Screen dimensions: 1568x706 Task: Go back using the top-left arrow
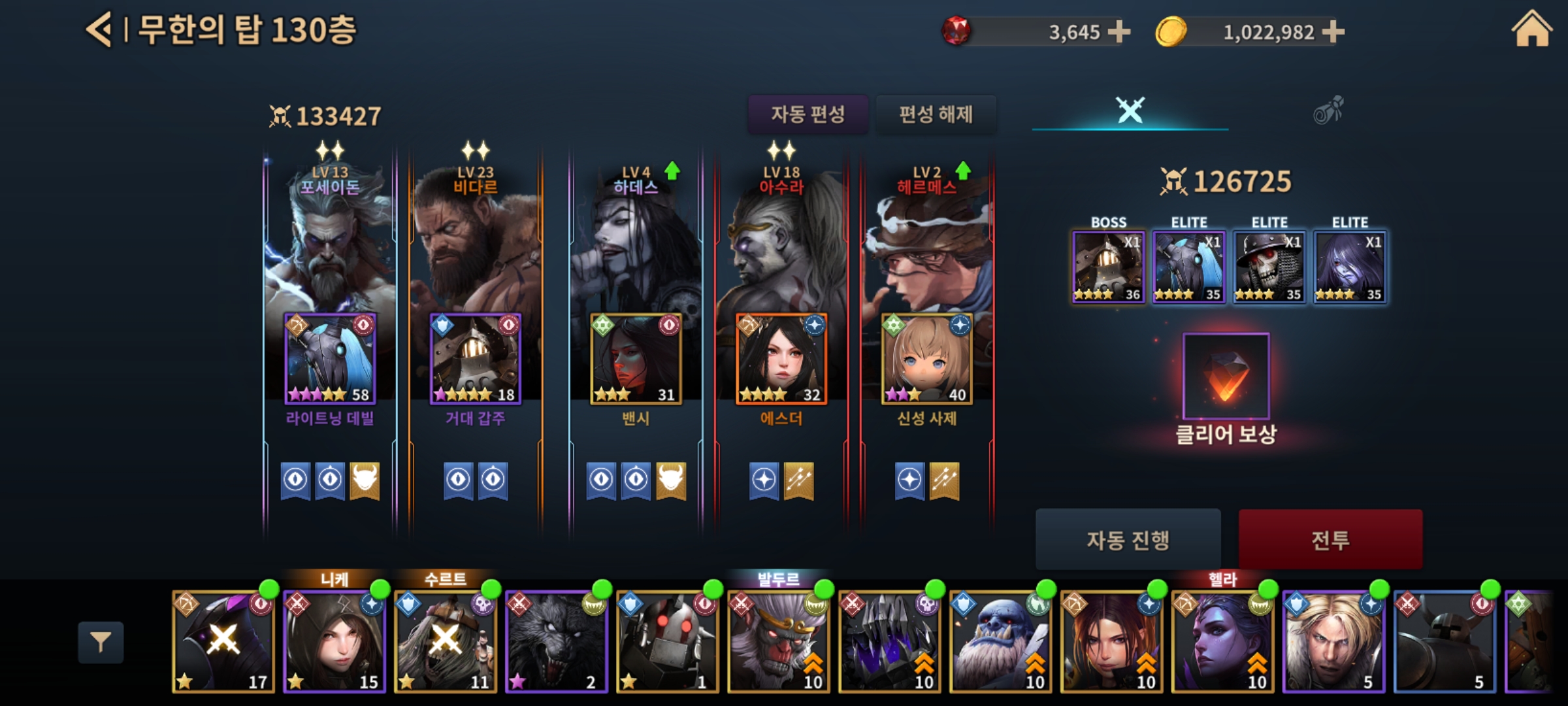click(99, 30)
